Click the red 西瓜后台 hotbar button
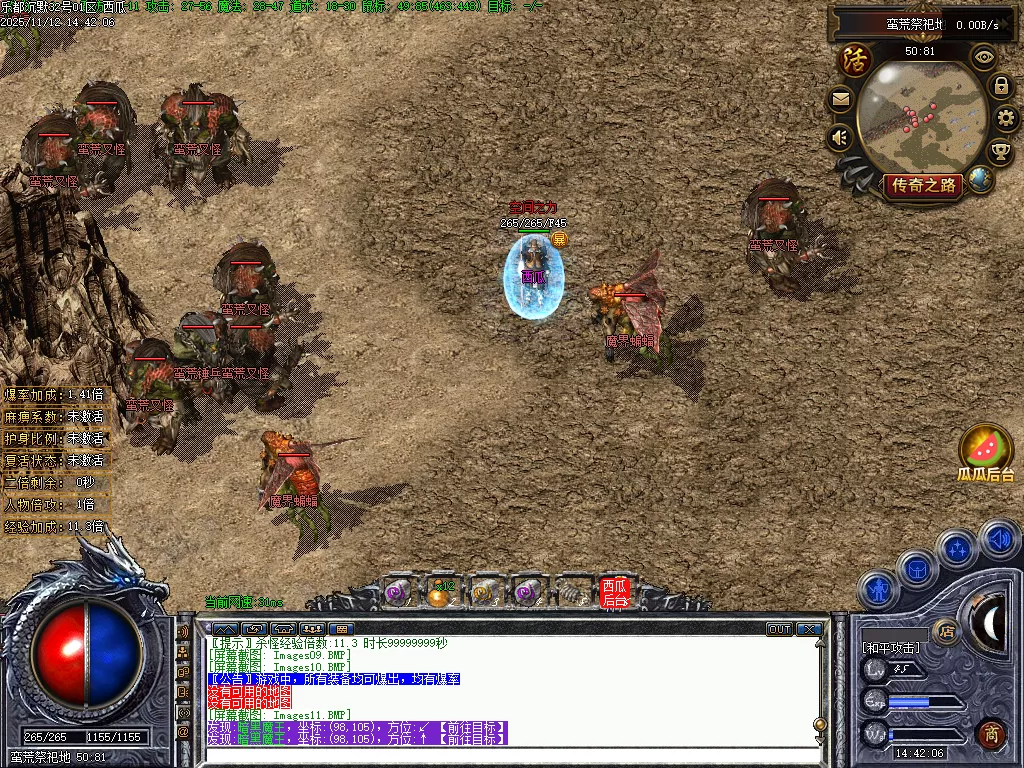The height and width of the screenshot is (768, 1024). point(614,592)
